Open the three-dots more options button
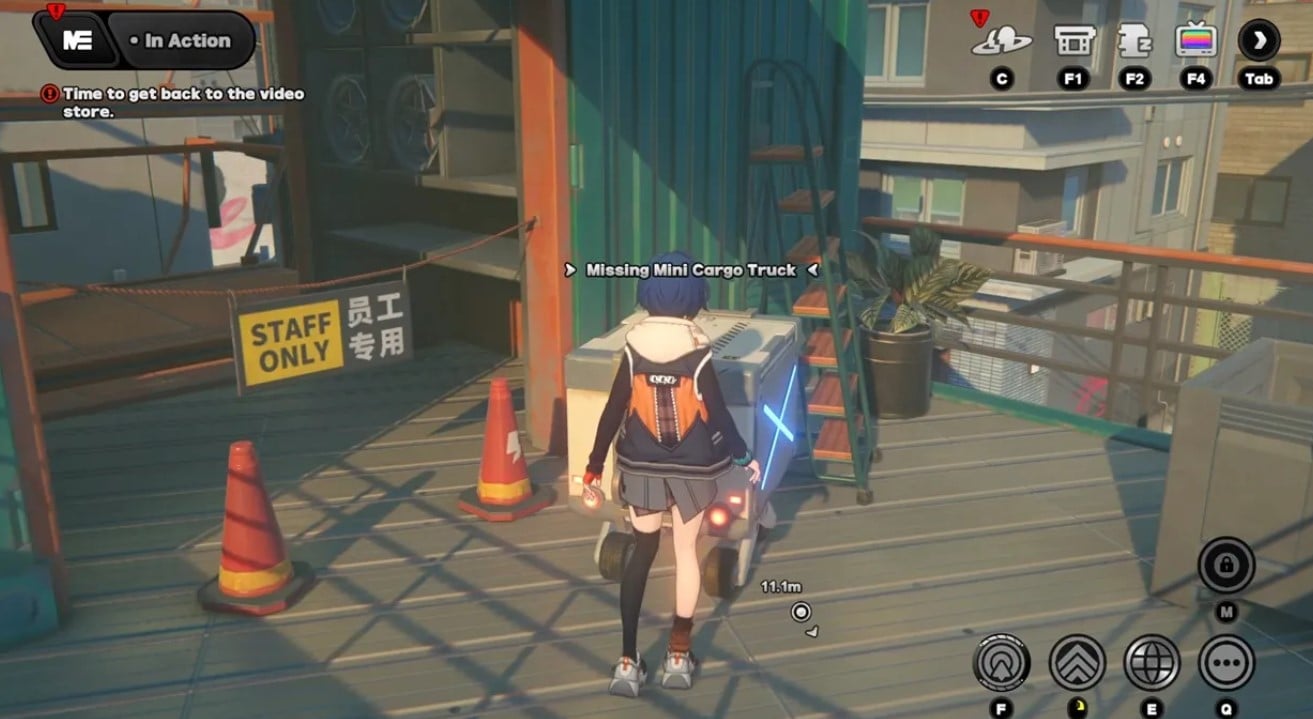 click(1226, 662)
